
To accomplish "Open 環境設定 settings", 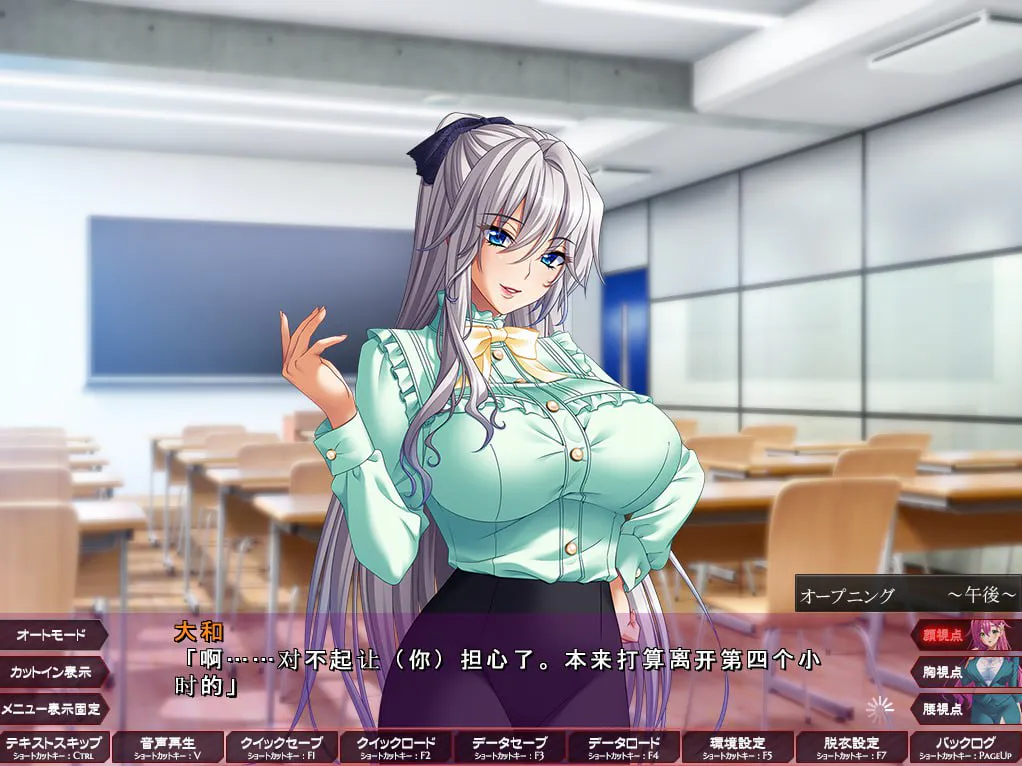I will pyautogui.click(x=738, y=747).
